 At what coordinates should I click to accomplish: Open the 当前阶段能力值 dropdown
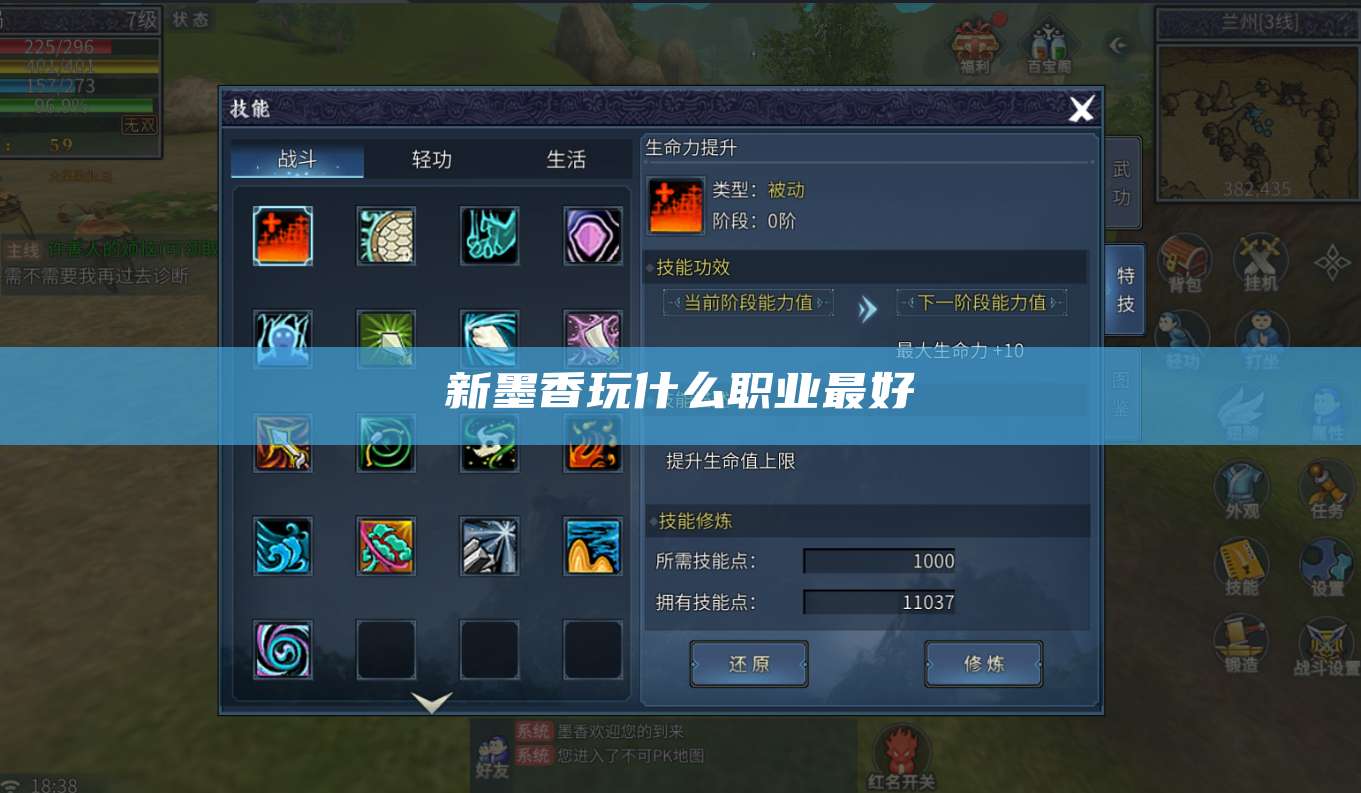pyautogui.click(x=747, y=302)
